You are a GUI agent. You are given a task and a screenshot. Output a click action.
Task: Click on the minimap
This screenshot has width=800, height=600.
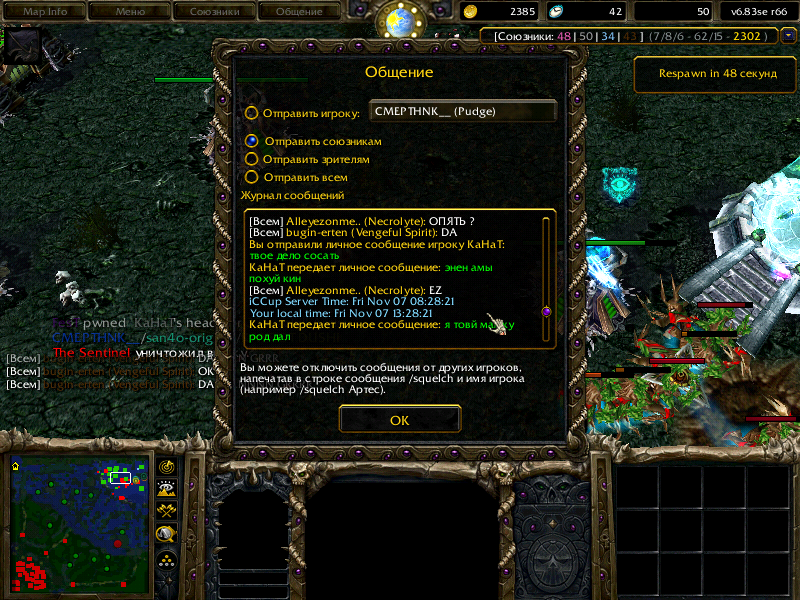(75, 522)
